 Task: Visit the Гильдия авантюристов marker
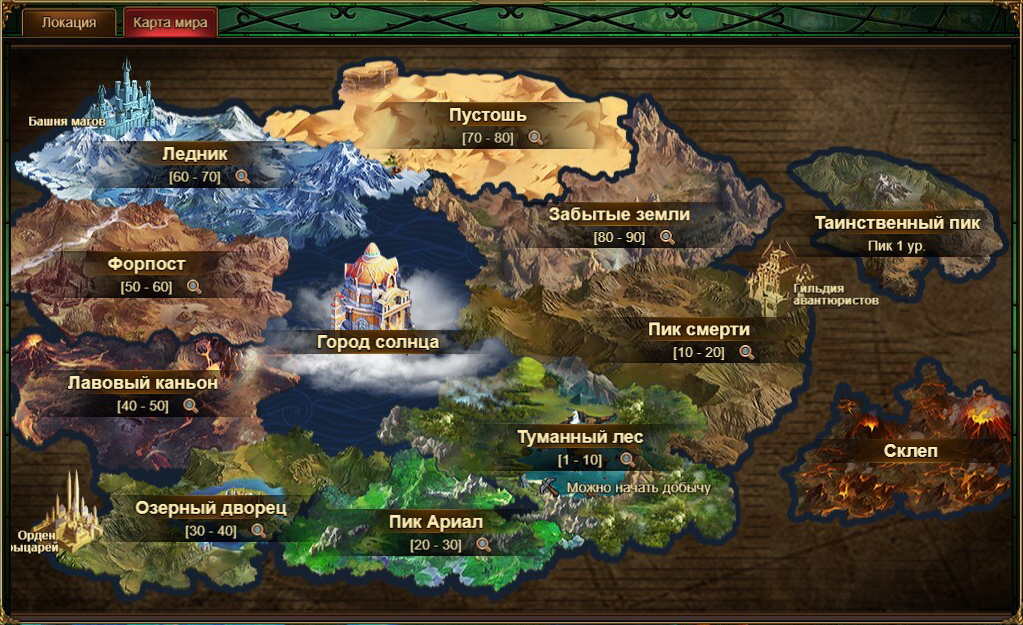[835, 294]
